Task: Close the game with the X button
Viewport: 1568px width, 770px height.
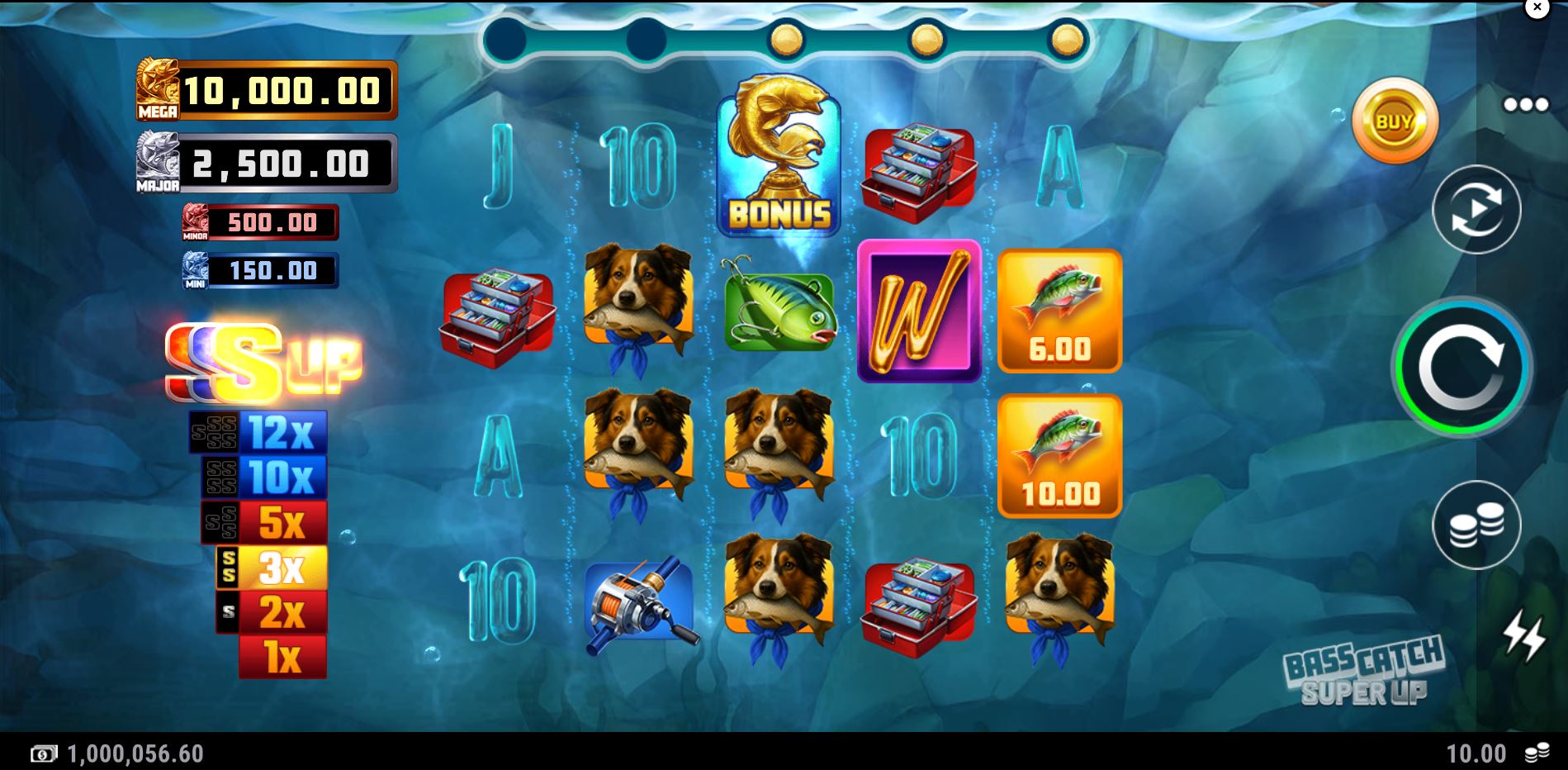Action: [x=1537, y=8]
